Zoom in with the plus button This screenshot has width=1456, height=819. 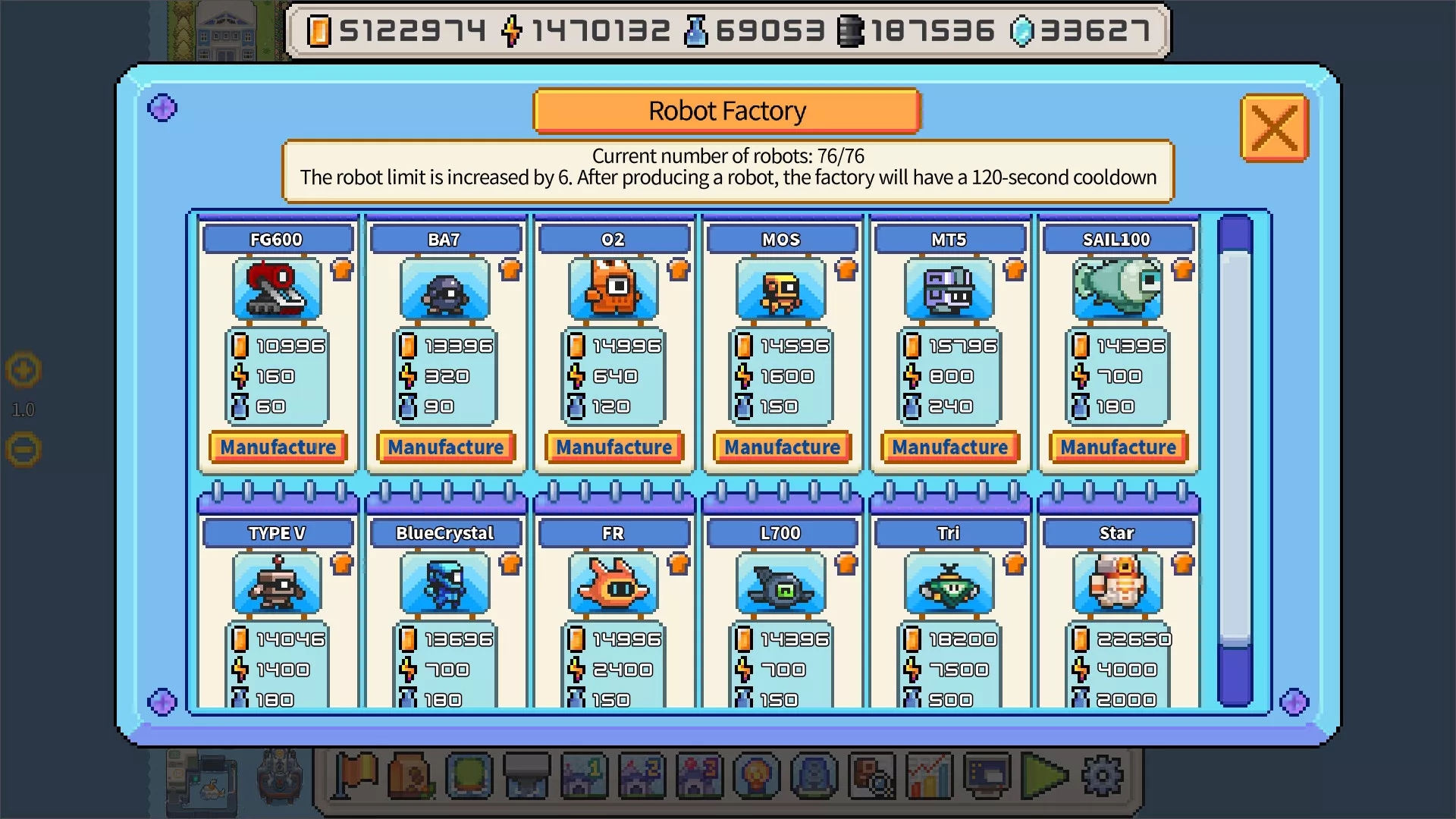[24, 371]
